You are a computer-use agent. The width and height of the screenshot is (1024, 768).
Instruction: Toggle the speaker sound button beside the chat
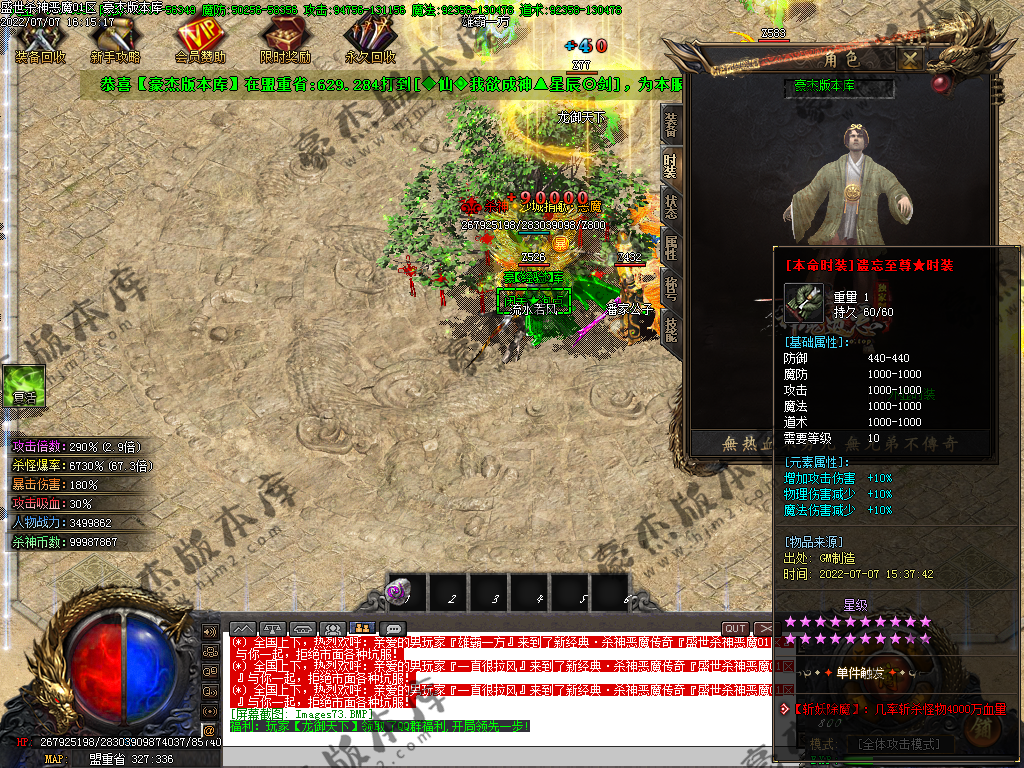pyautogui.click(x=209, y=632)
